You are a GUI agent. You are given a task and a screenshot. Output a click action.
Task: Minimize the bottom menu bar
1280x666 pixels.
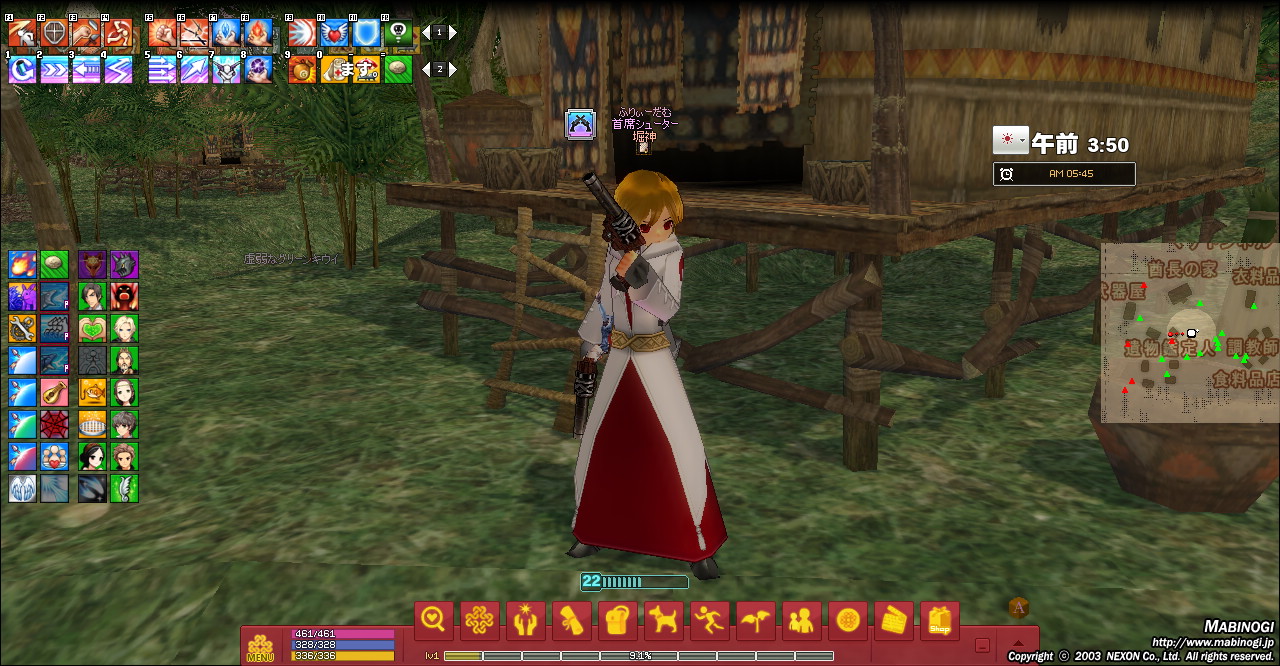coord(983,646)
